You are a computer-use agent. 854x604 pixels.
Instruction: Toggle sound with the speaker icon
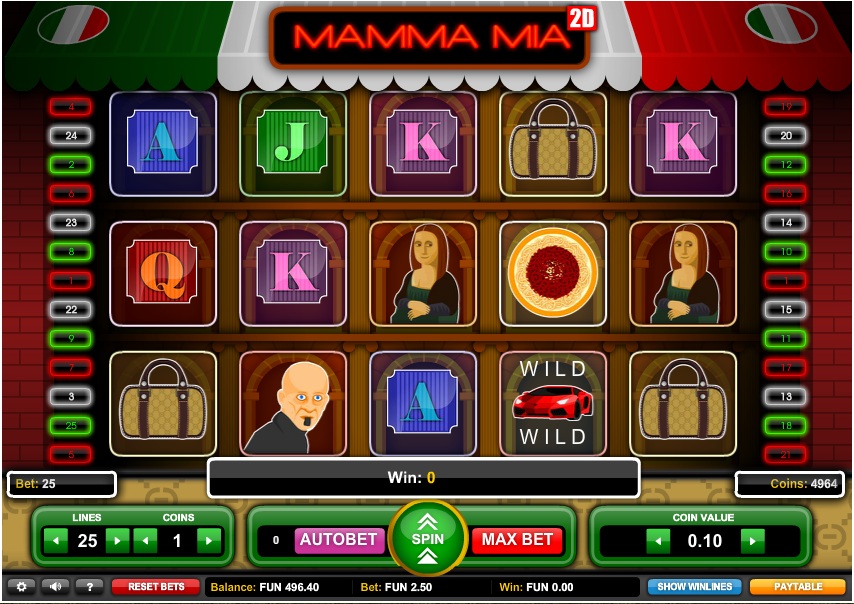click(55, 587)
